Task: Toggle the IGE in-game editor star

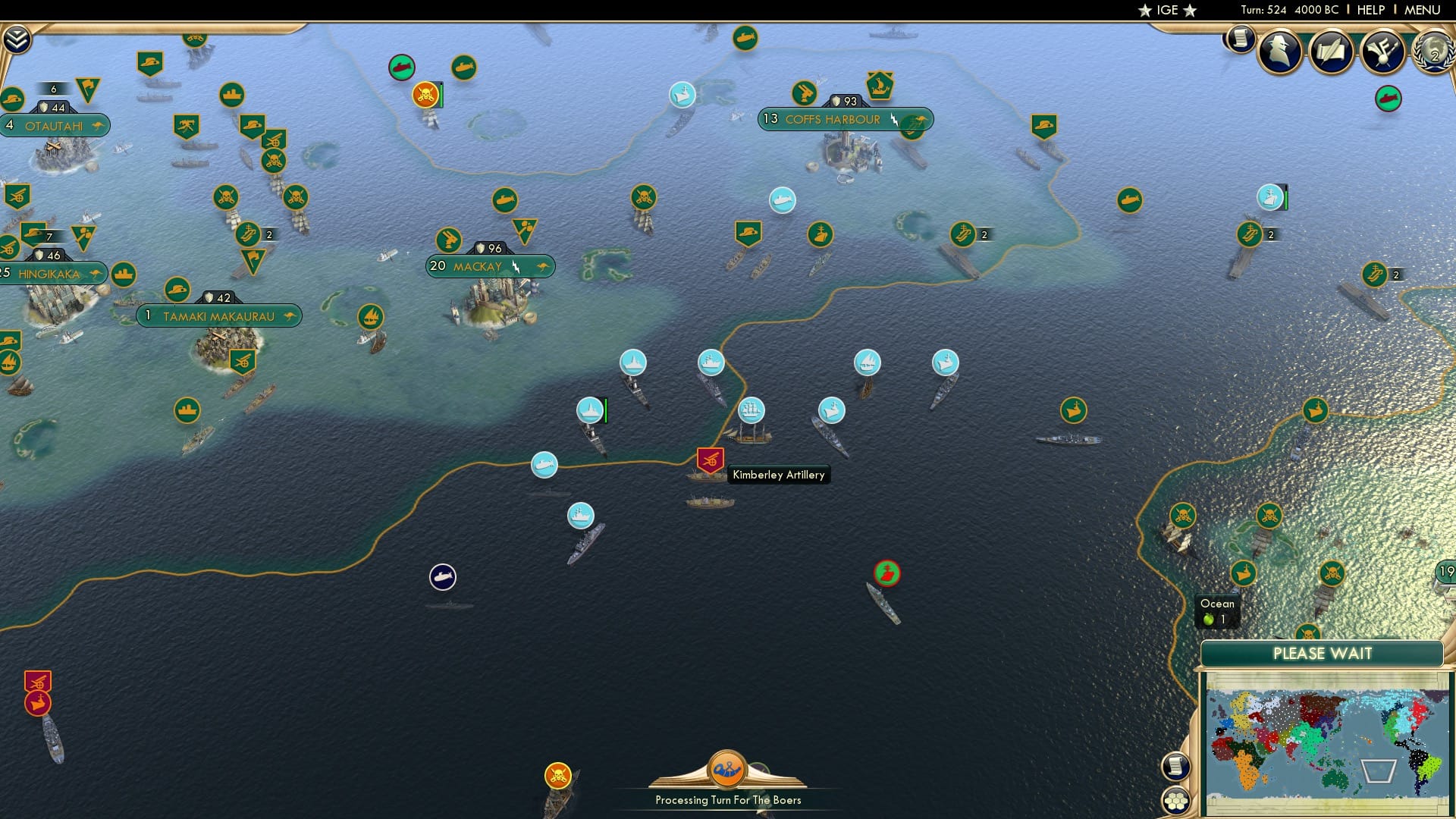Action: click(x=1145, y=10)
